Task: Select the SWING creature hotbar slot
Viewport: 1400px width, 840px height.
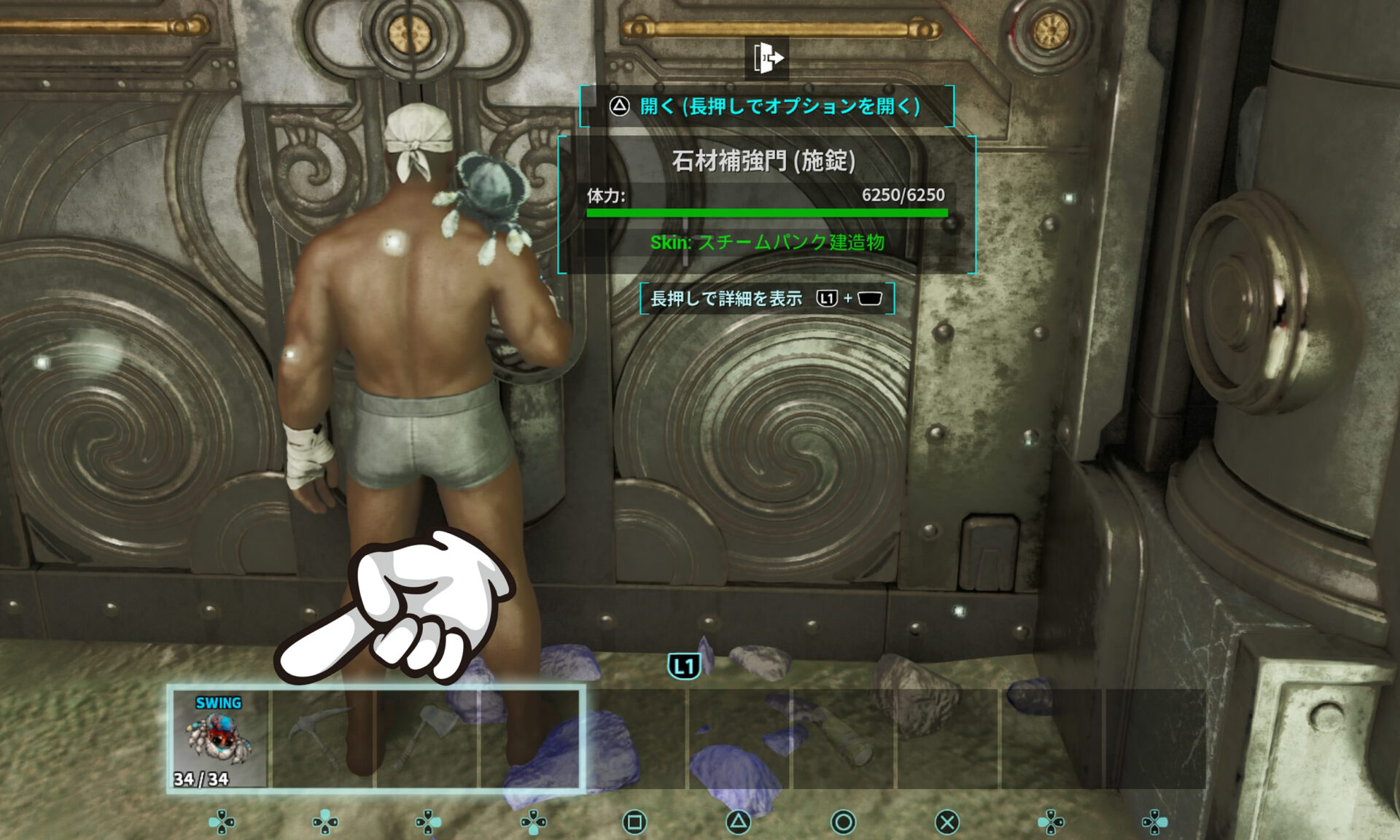Action: pos(219,739)
